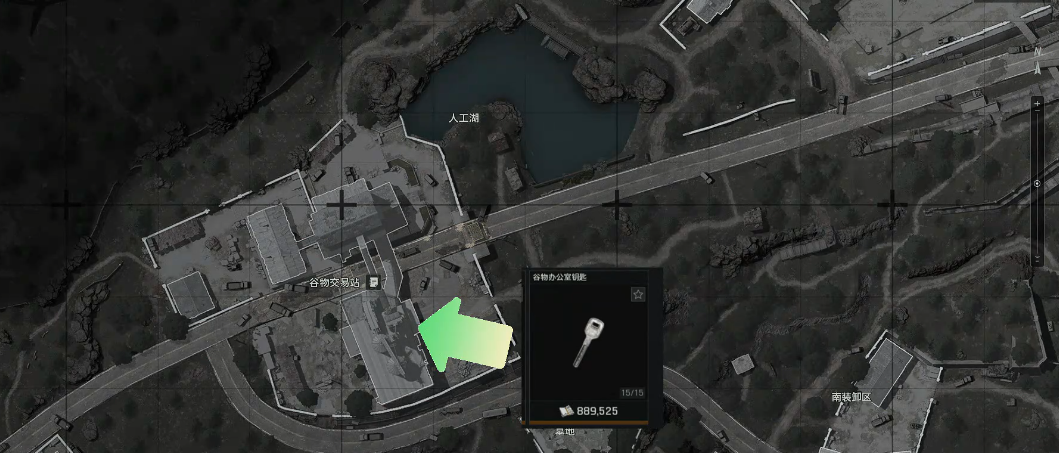The height and width of the screenshot is (453, 1059).
Task: Click the 谷物交易站 map marker icon
Action: 373,283
